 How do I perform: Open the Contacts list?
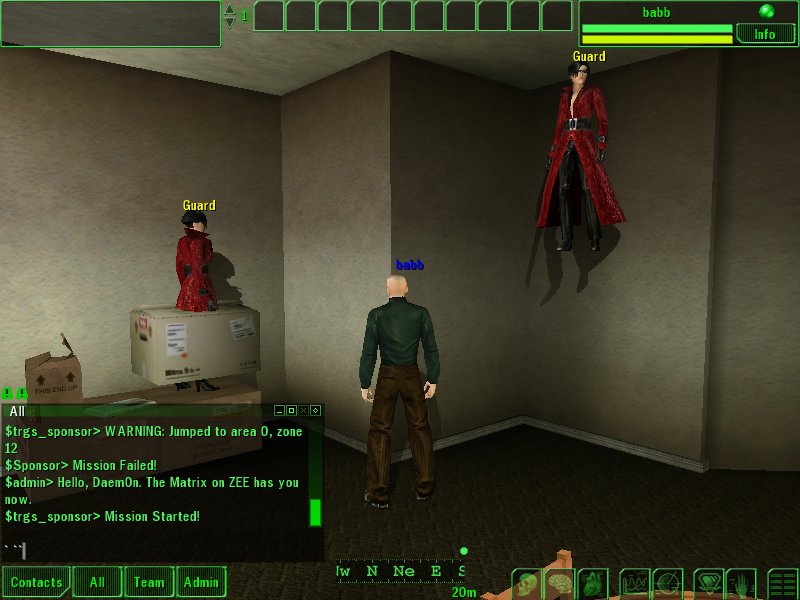[37, 582]
